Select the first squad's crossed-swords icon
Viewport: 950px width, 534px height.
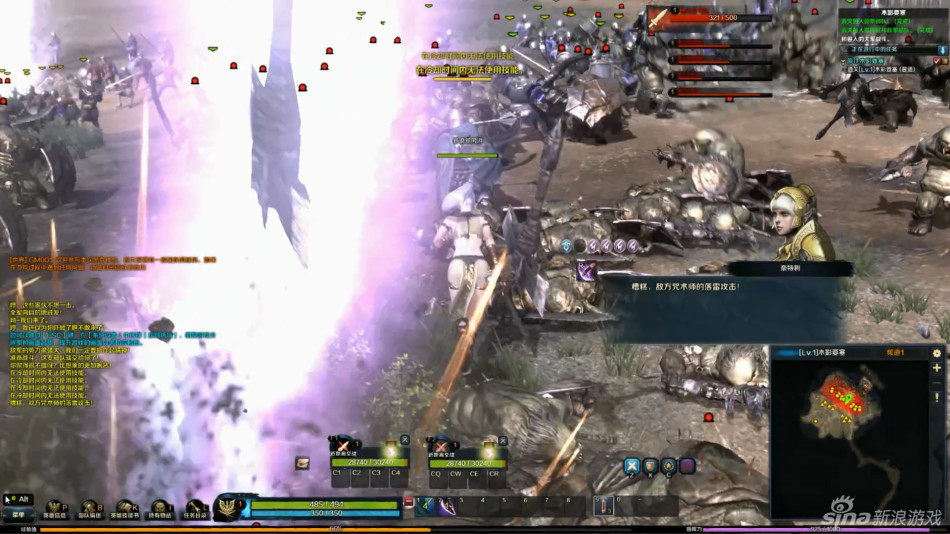(x=343, y=446)
